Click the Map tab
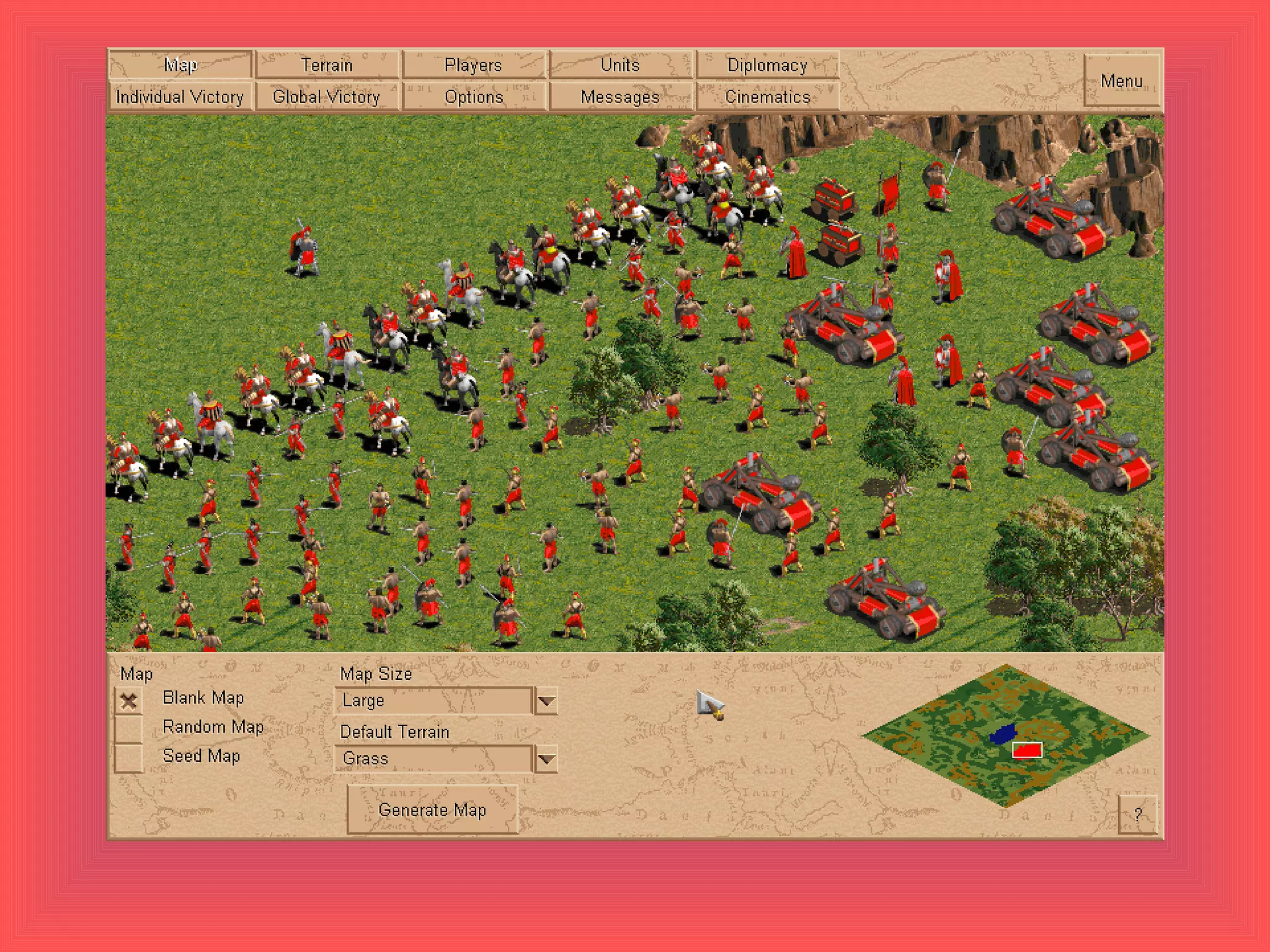The height and width of the screenshot is (952, 1270). [180, 65]
